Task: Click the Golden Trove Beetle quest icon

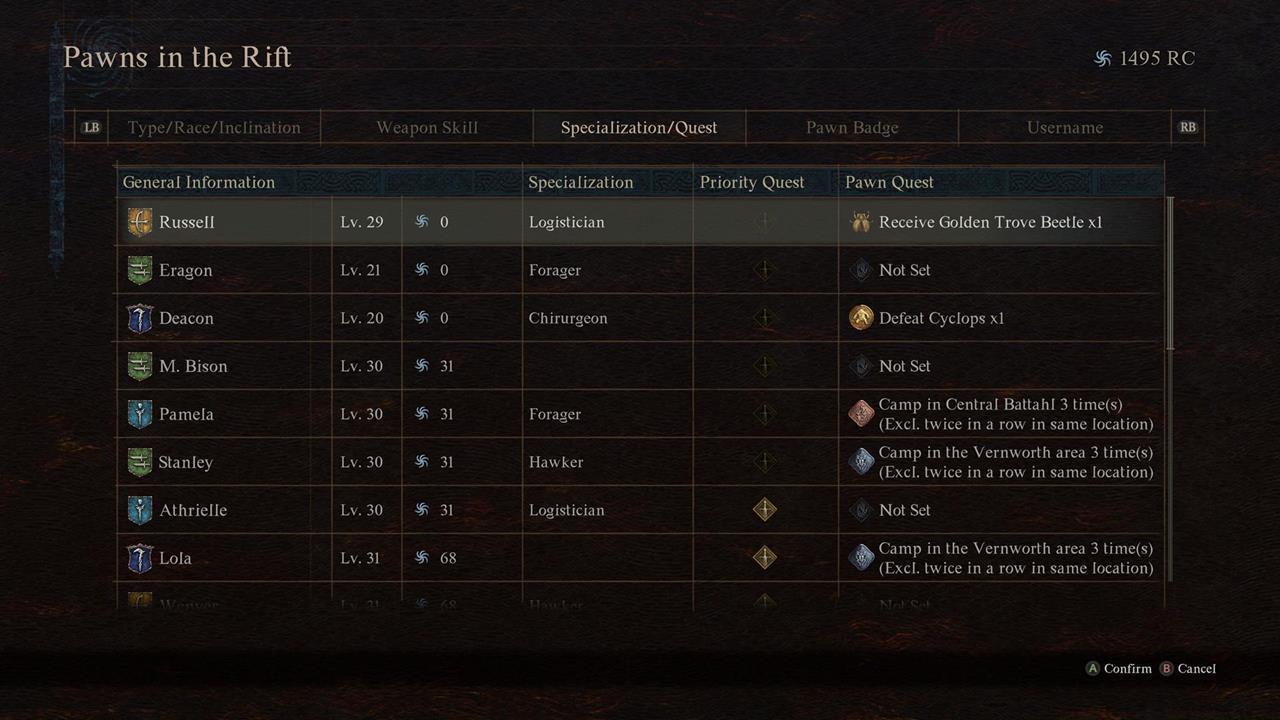Action: (x=860, y=221)
